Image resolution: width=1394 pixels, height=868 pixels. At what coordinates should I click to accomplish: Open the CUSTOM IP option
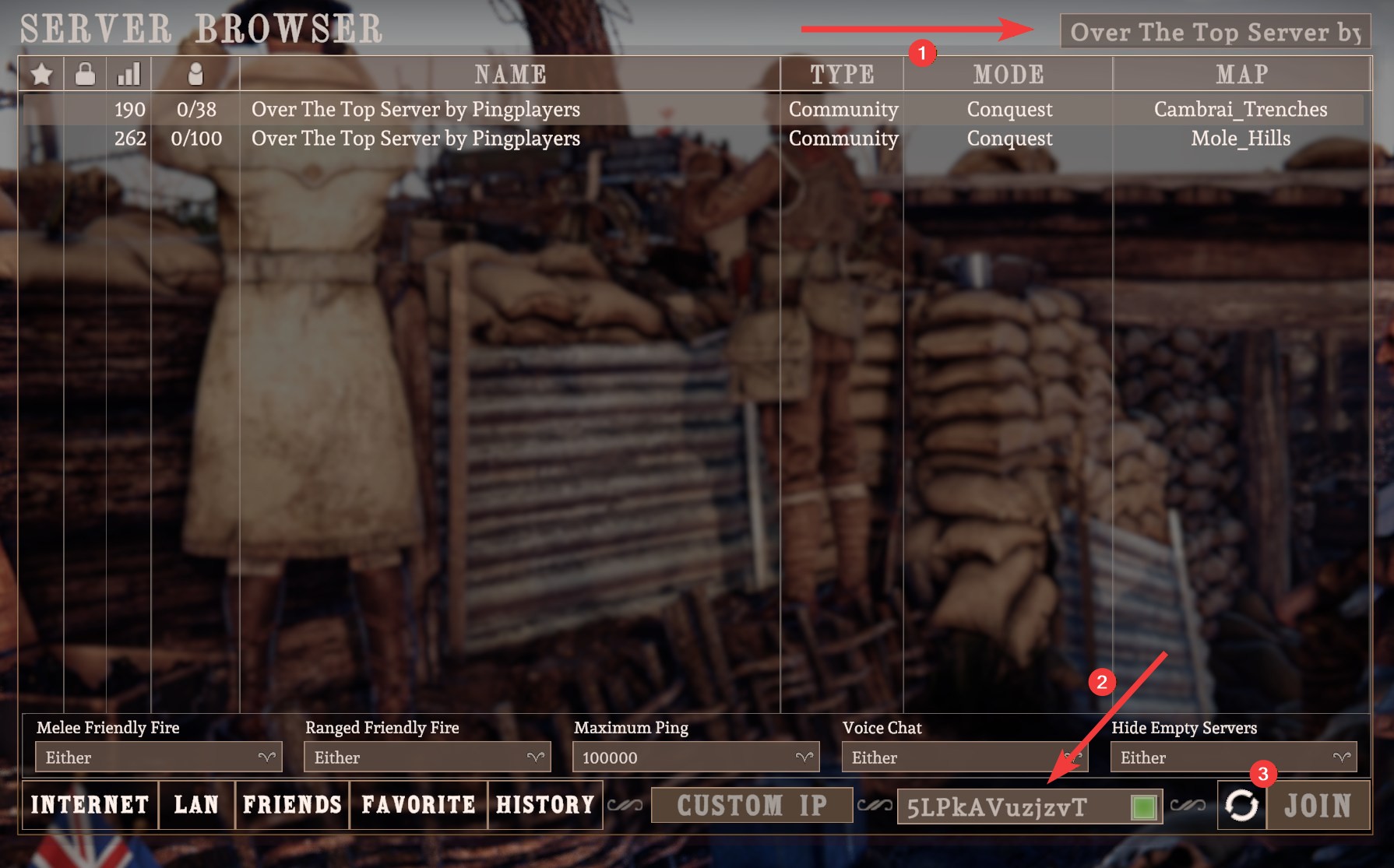click(x=752, y=806)
